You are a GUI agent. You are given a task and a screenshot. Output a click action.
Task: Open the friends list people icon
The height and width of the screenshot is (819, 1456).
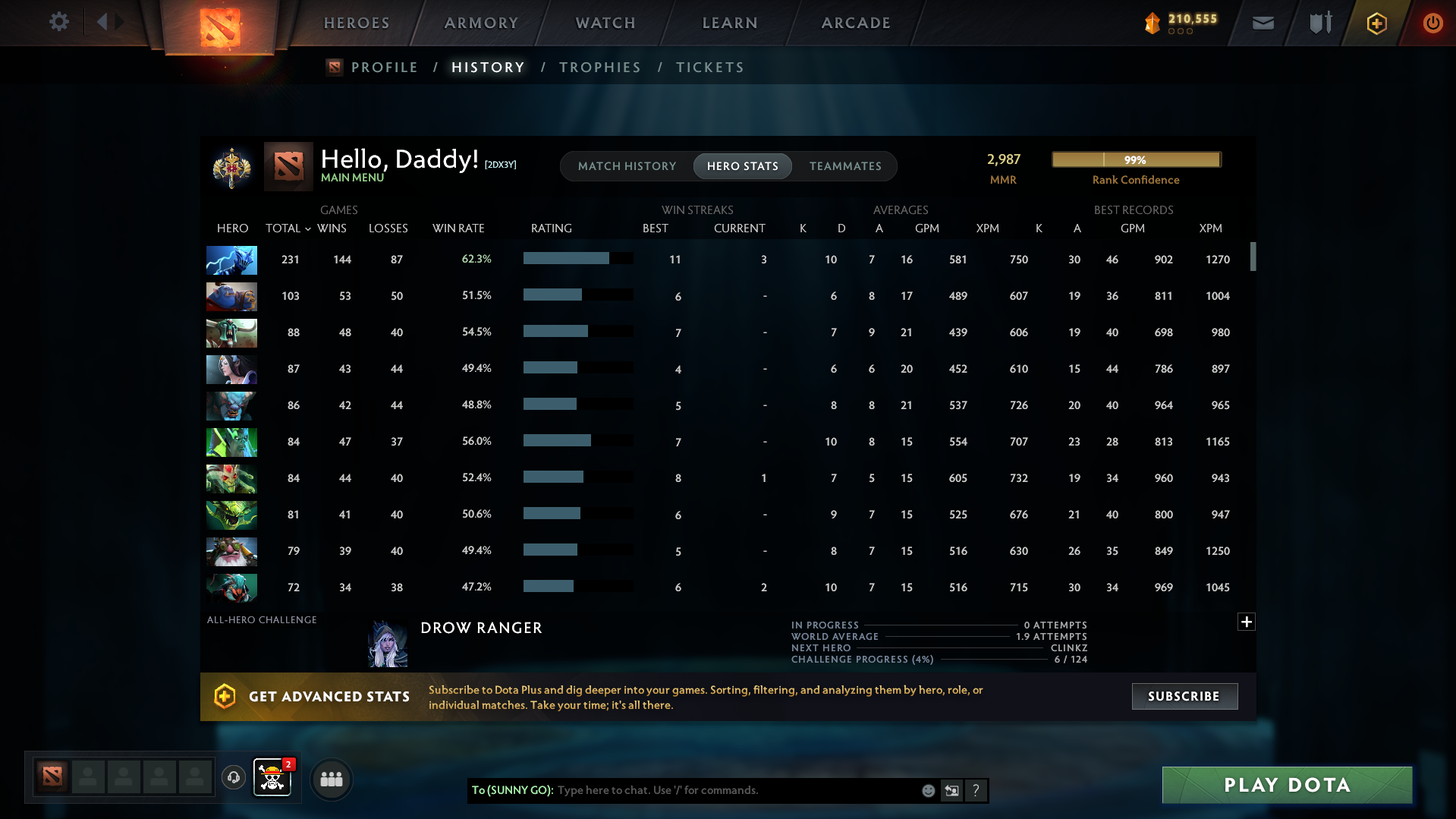pos(331,779)
